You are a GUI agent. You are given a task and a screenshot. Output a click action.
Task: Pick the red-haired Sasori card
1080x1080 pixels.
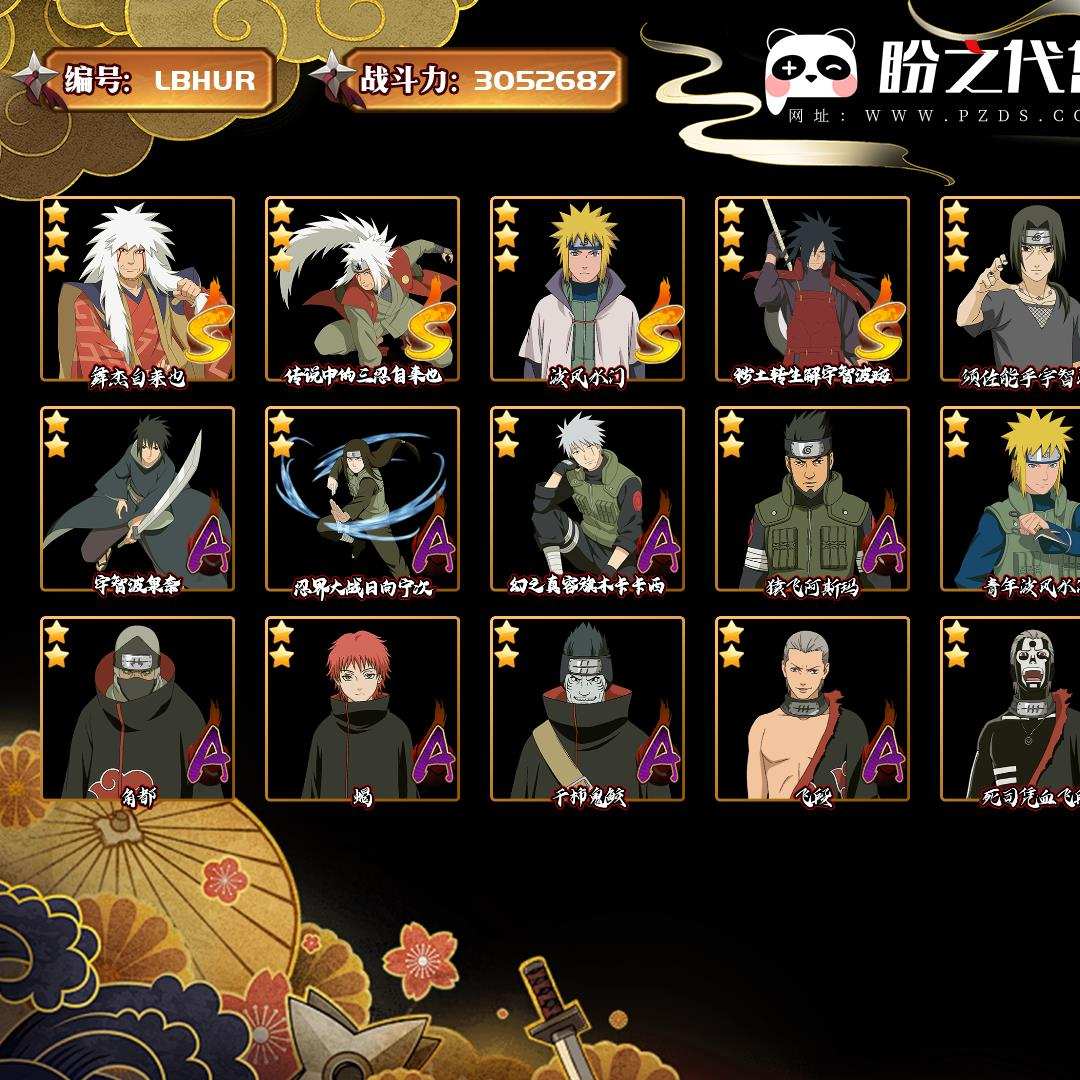(x=362, y=709)
